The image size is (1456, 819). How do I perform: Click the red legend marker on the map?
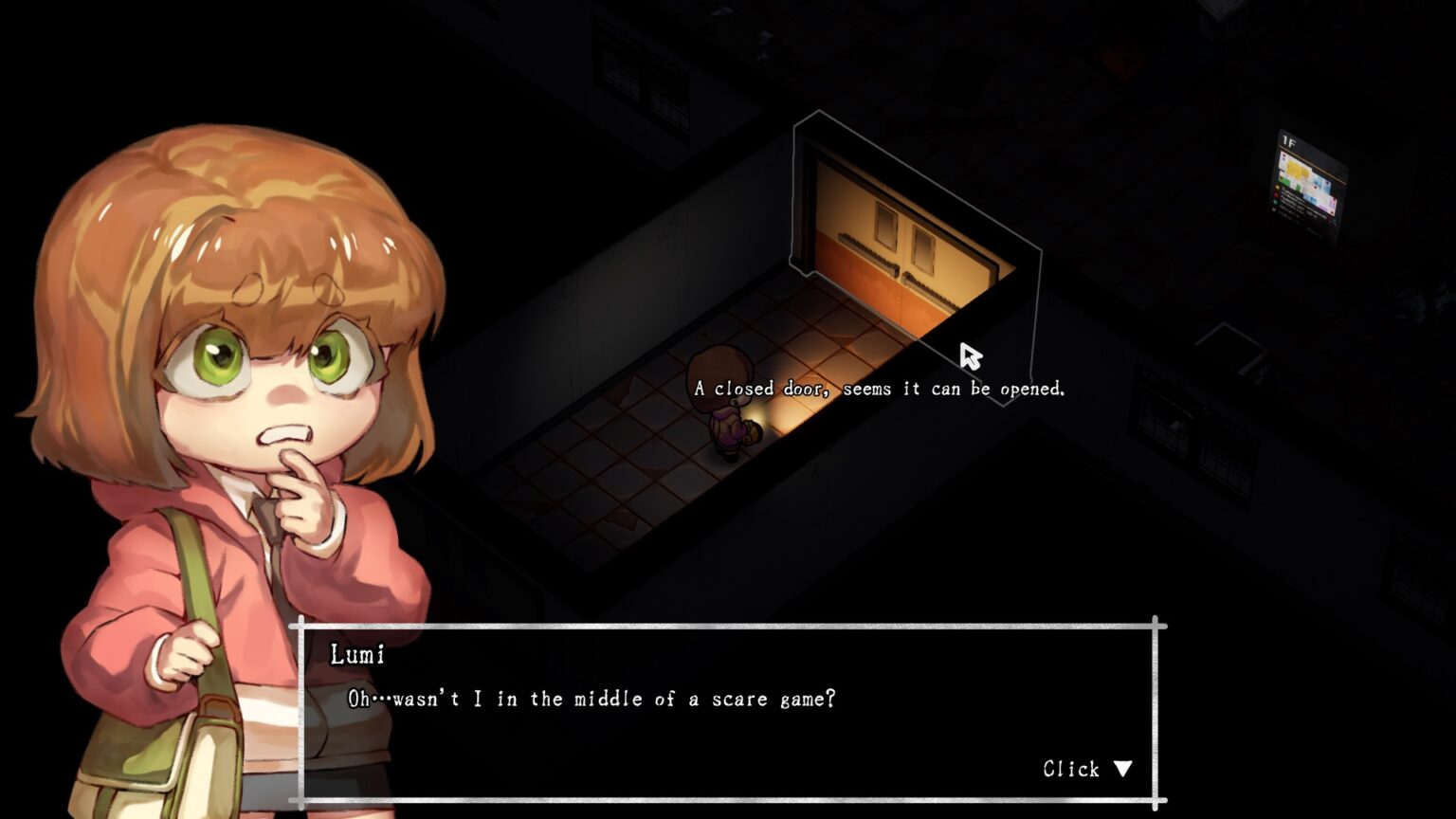[1275, 195]
